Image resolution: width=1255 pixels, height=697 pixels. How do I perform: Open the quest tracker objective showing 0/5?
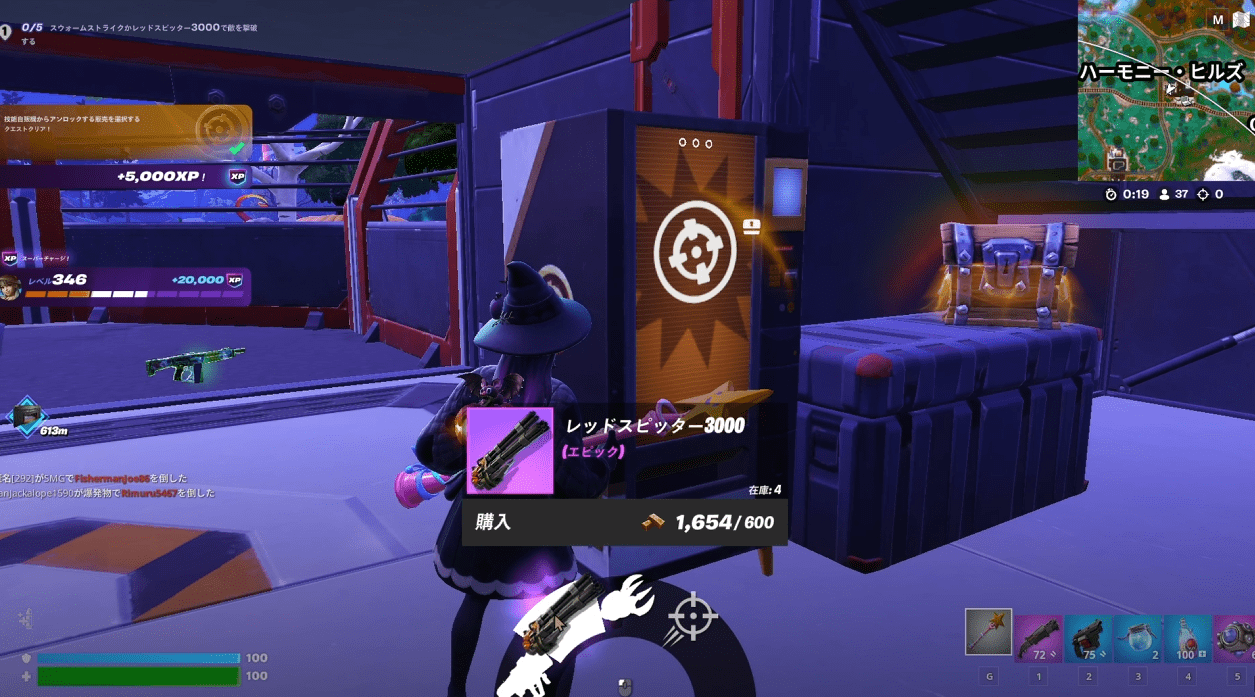[130, 33]
